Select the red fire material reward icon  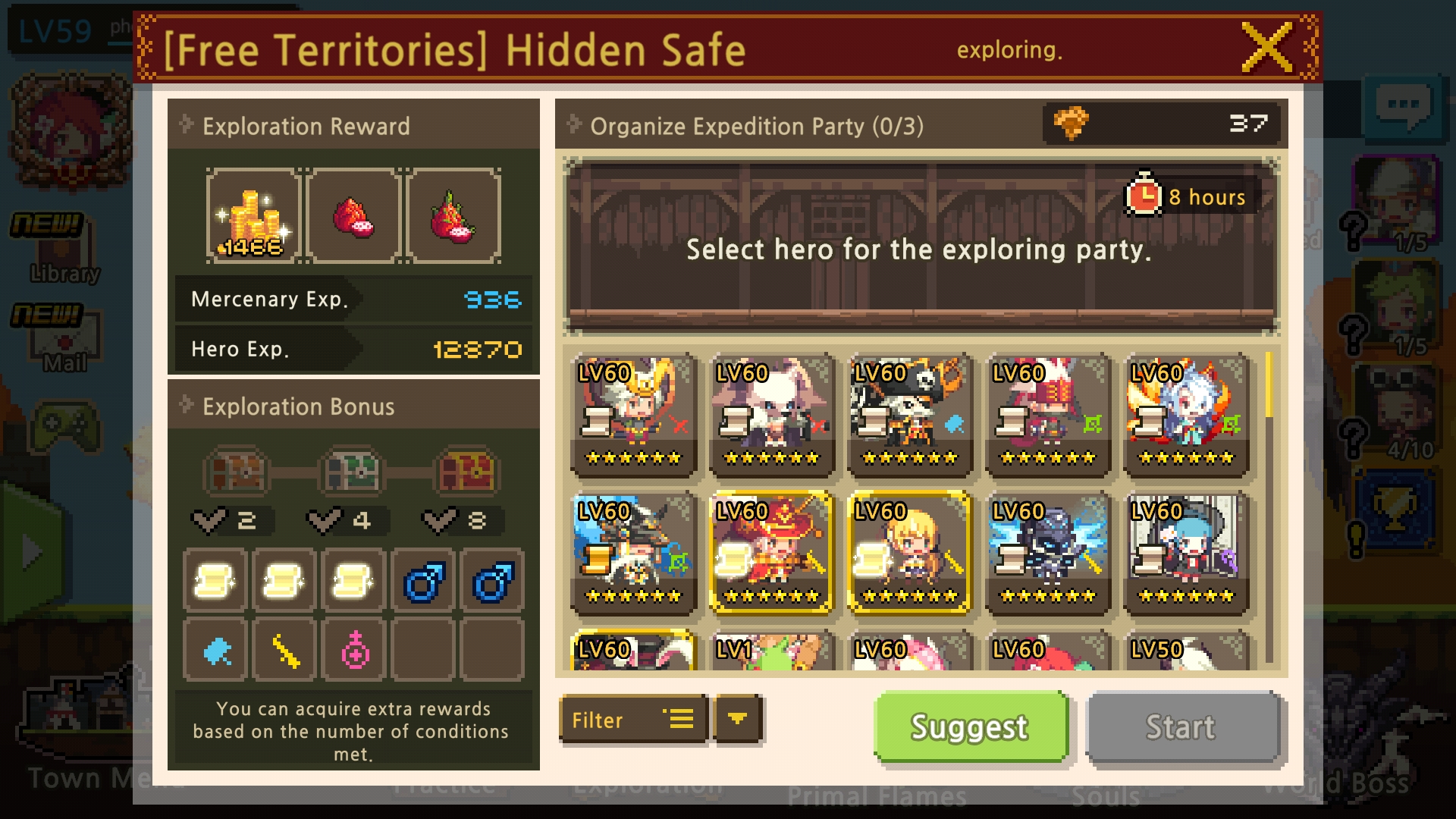pyautogui.click(x=353, y=218)
